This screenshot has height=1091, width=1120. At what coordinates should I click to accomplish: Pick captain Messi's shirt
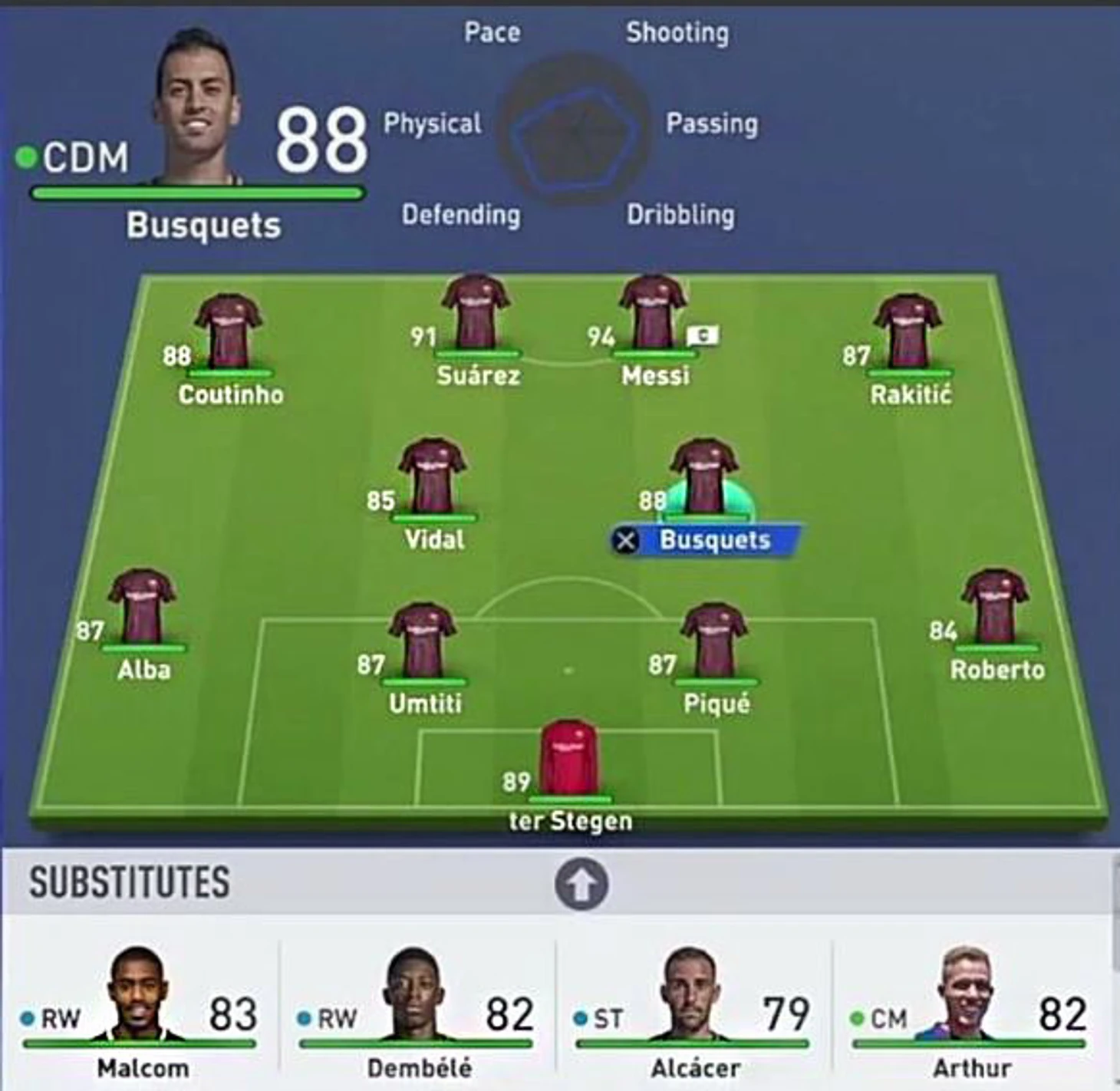click(653, 315)
